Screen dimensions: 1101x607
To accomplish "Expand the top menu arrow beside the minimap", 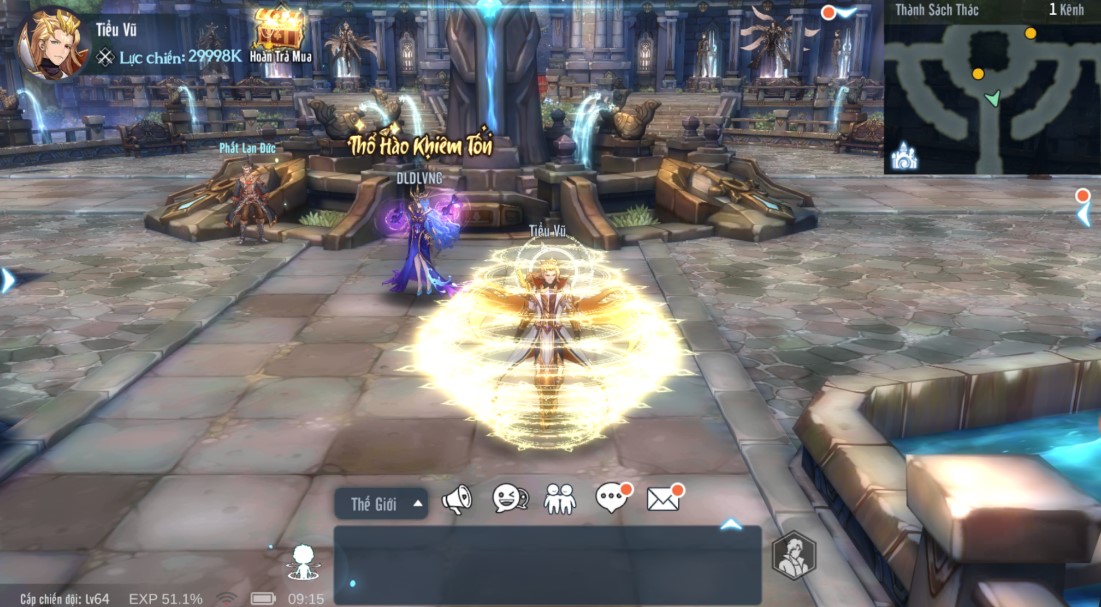I will (x=842, y=13).
